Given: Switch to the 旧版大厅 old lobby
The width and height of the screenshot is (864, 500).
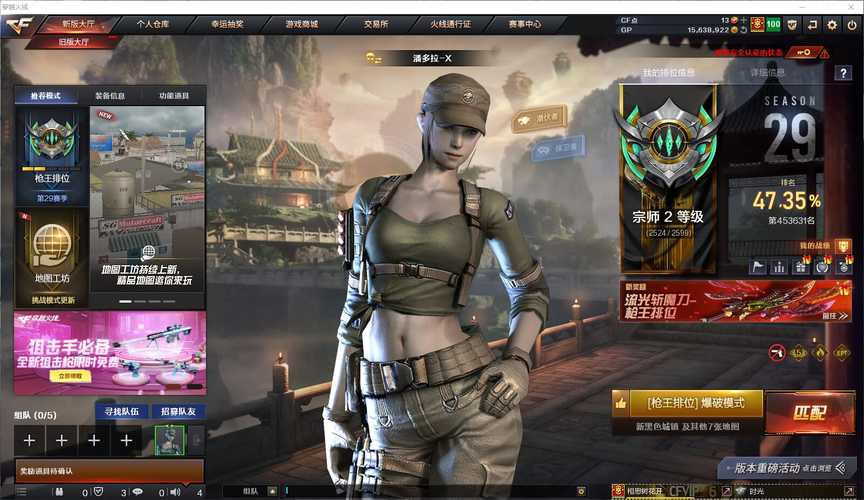Looking at the screenshot, I should [74, 40].
